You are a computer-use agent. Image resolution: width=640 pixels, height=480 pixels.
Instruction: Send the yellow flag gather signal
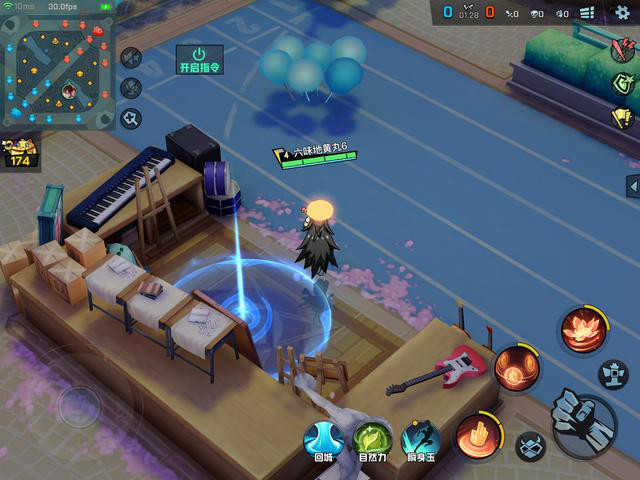click(622, 118)
